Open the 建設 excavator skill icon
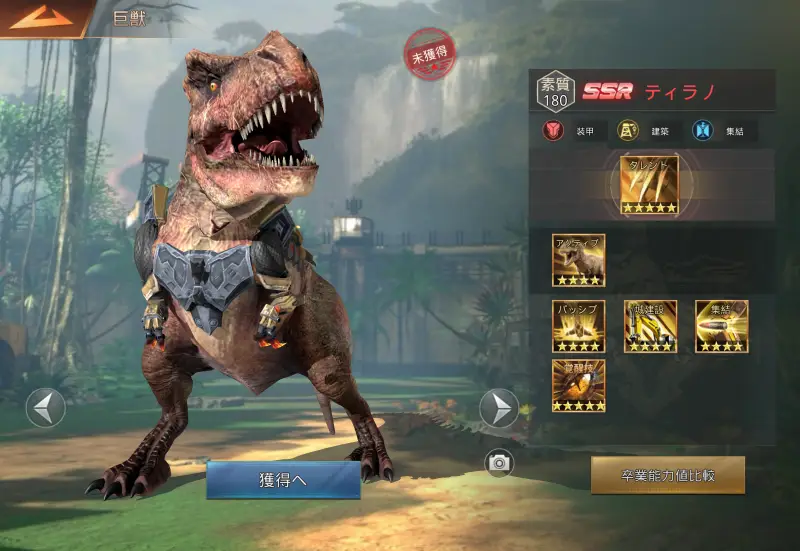 click(650, 326)
